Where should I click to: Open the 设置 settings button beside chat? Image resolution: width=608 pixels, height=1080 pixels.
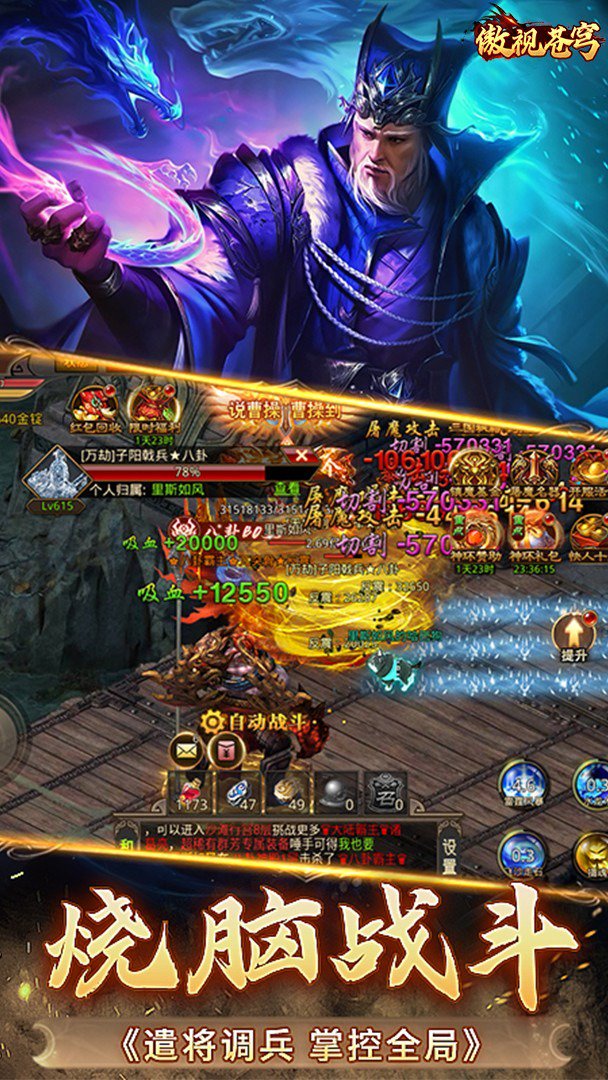(x=451, y=852)
